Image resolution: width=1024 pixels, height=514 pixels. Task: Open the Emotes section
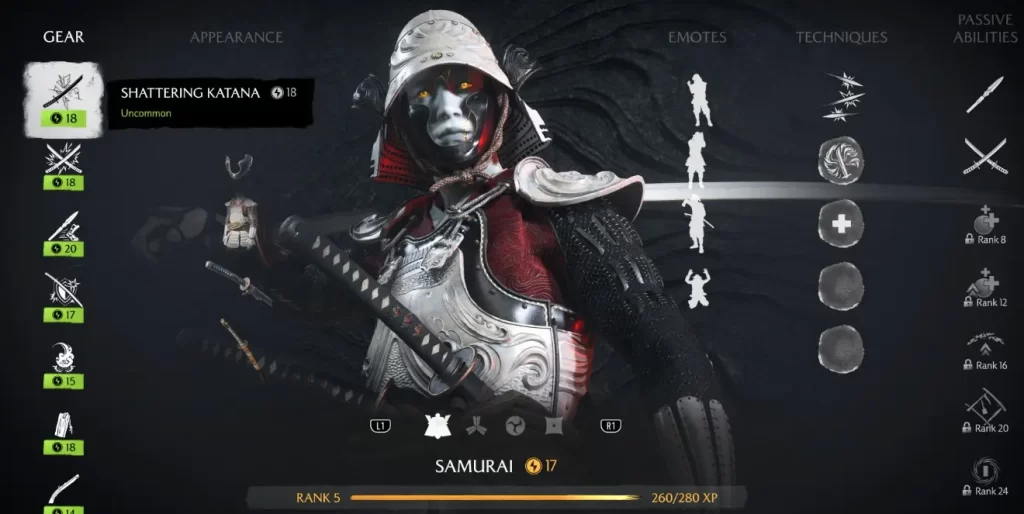point(697,37)
